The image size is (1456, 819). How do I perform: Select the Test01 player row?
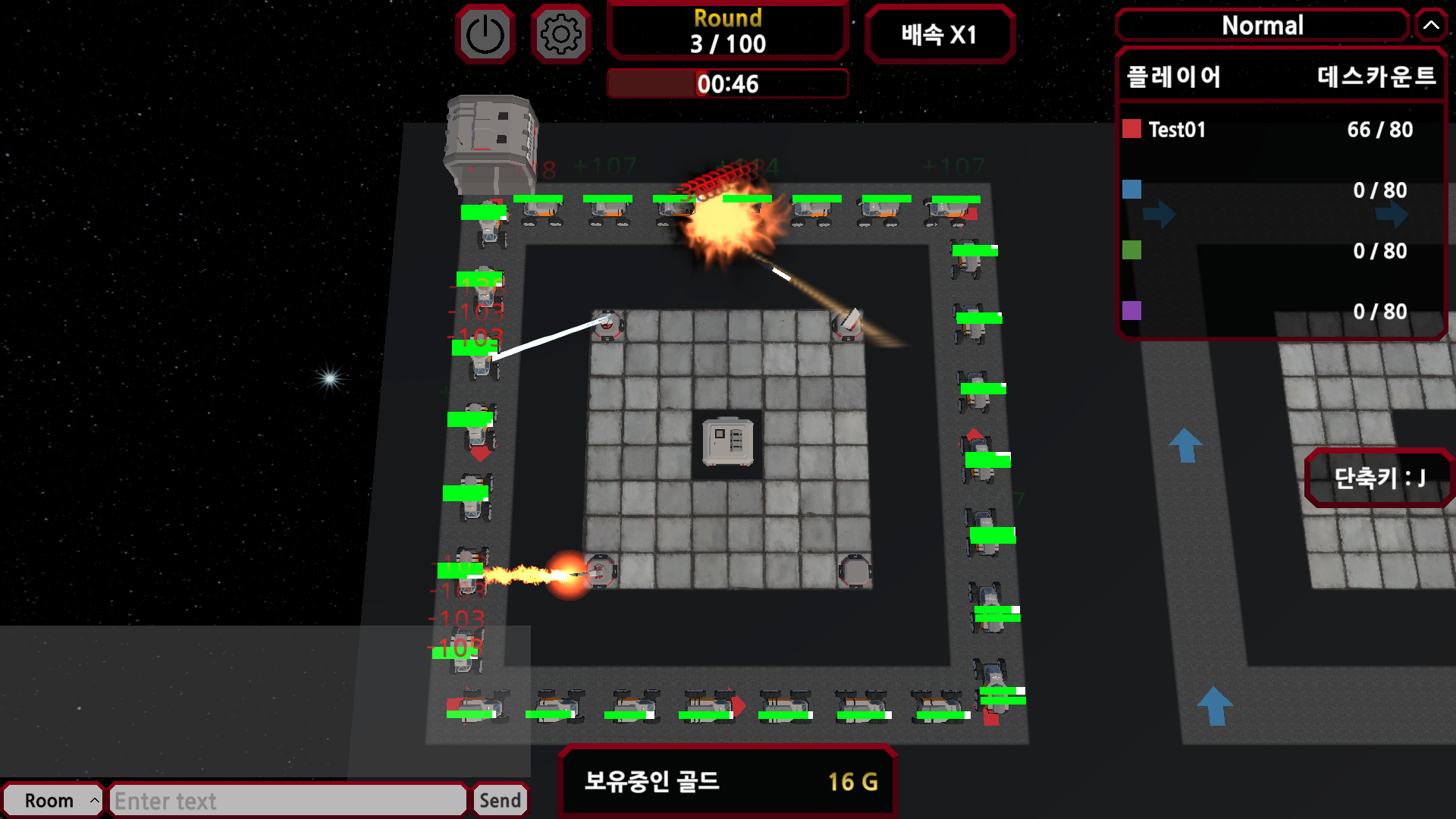(x=1280, y=130)
